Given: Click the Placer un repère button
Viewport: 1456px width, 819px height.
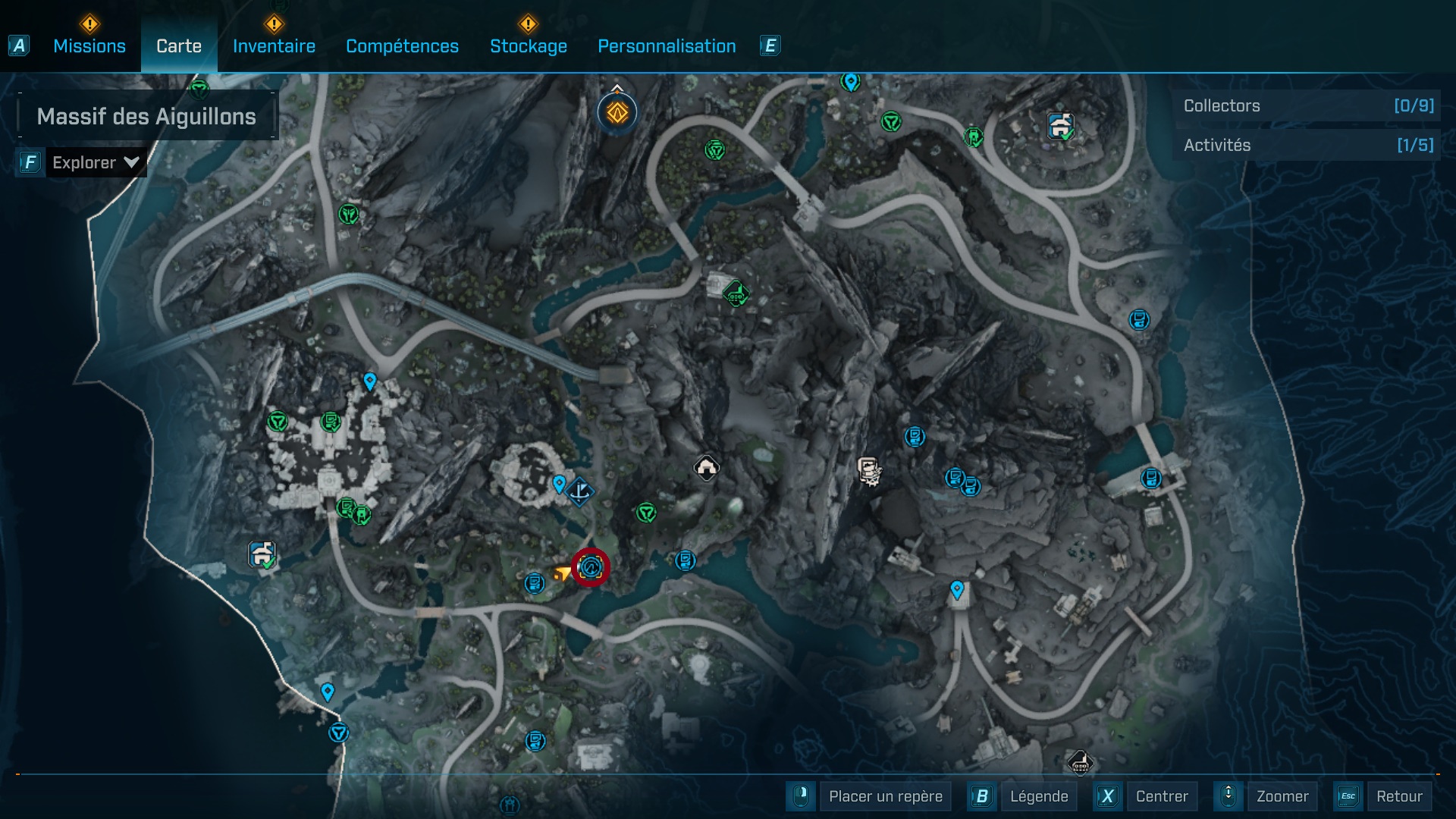Looking at the screenshot, I should tap(885, 796).
